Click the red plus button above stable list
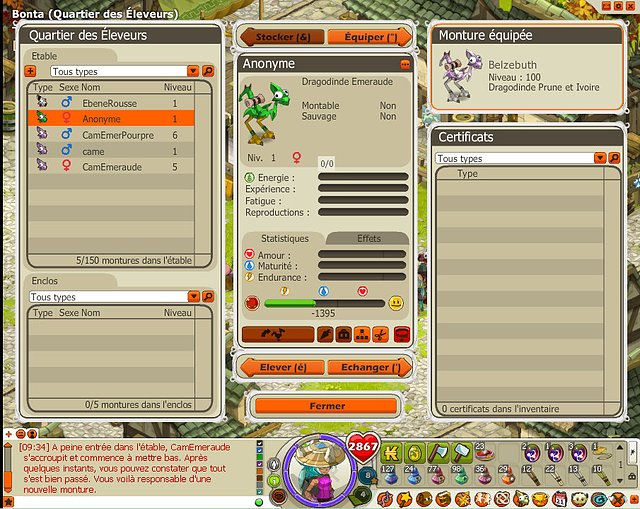Viewport: 640px width, 509px height. pyautogui.click(x=30, y=72)
